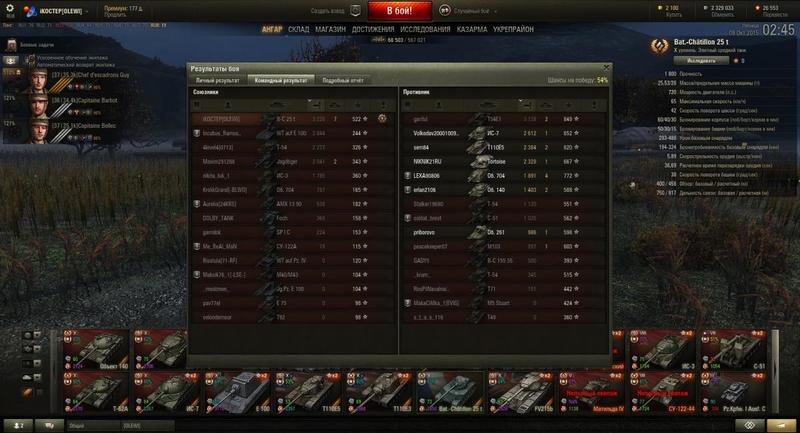Open the КАЗАРМА barracks section
The image size is (800, 433).
475,30
